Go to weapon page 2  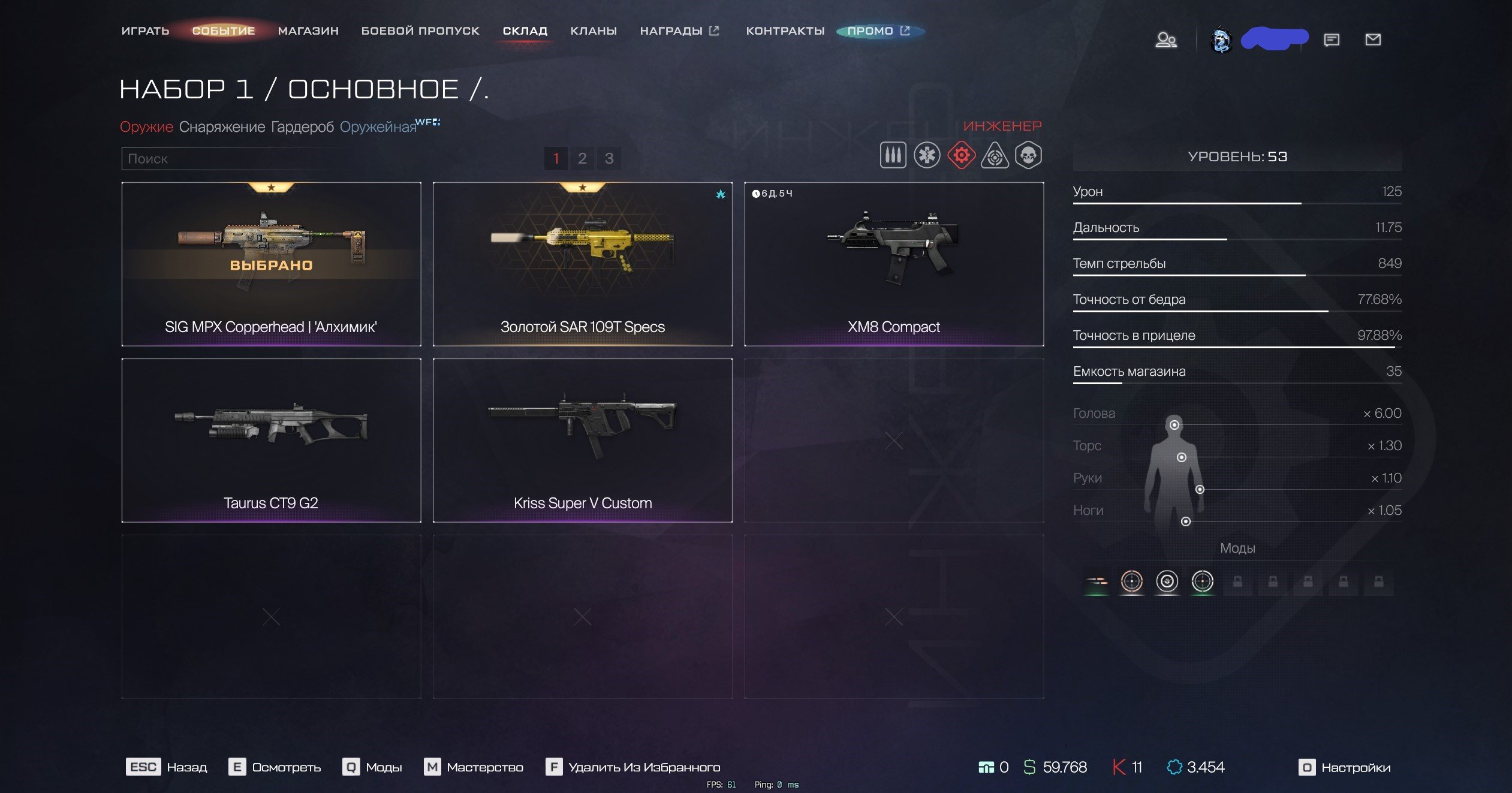tap(582, 158)
